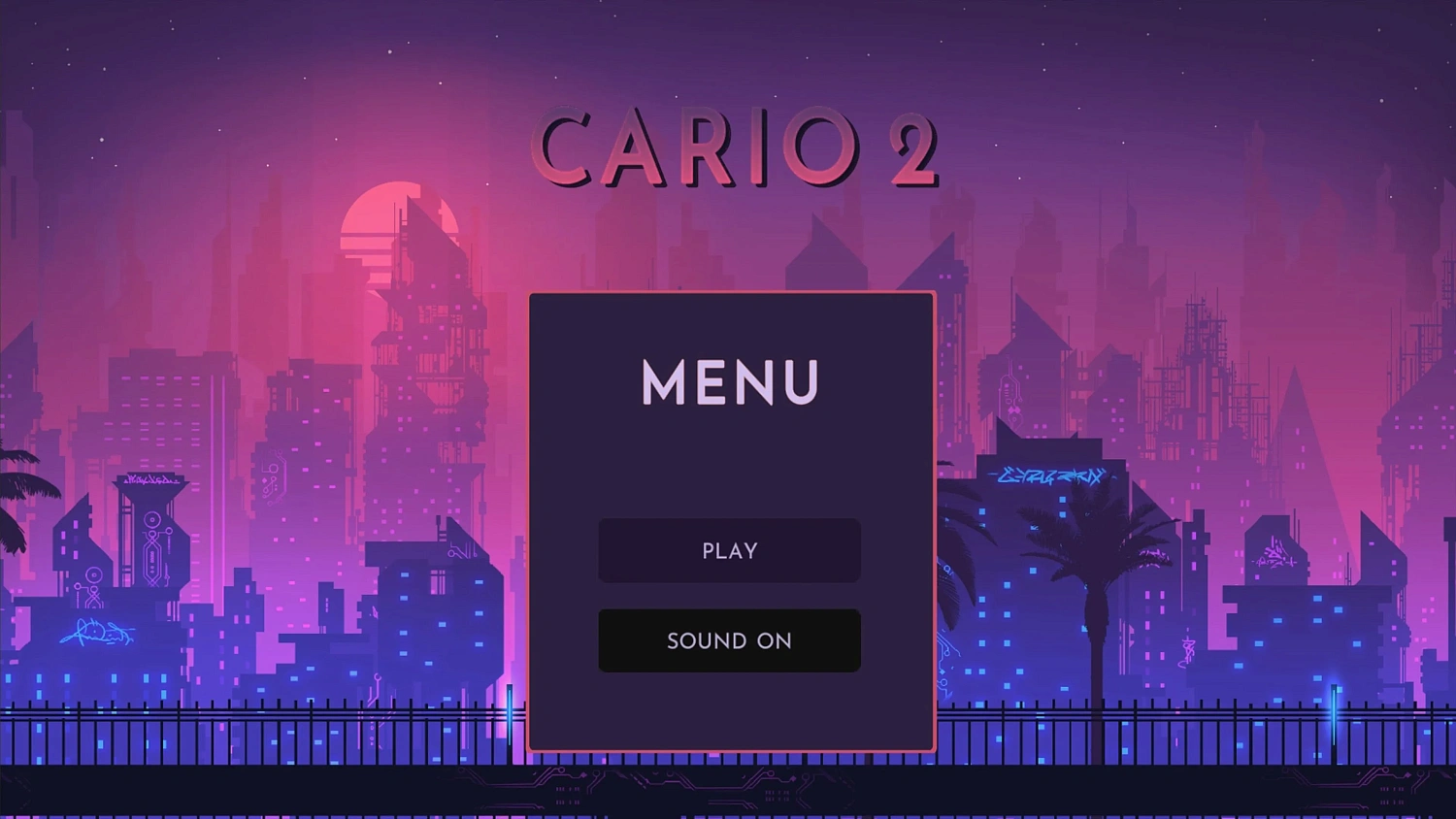The height and width of the screenshot is (819, 1456).
Task: Click the neon scribble sign on the left building
Action: pyautogui.click(x=97, y=633)
